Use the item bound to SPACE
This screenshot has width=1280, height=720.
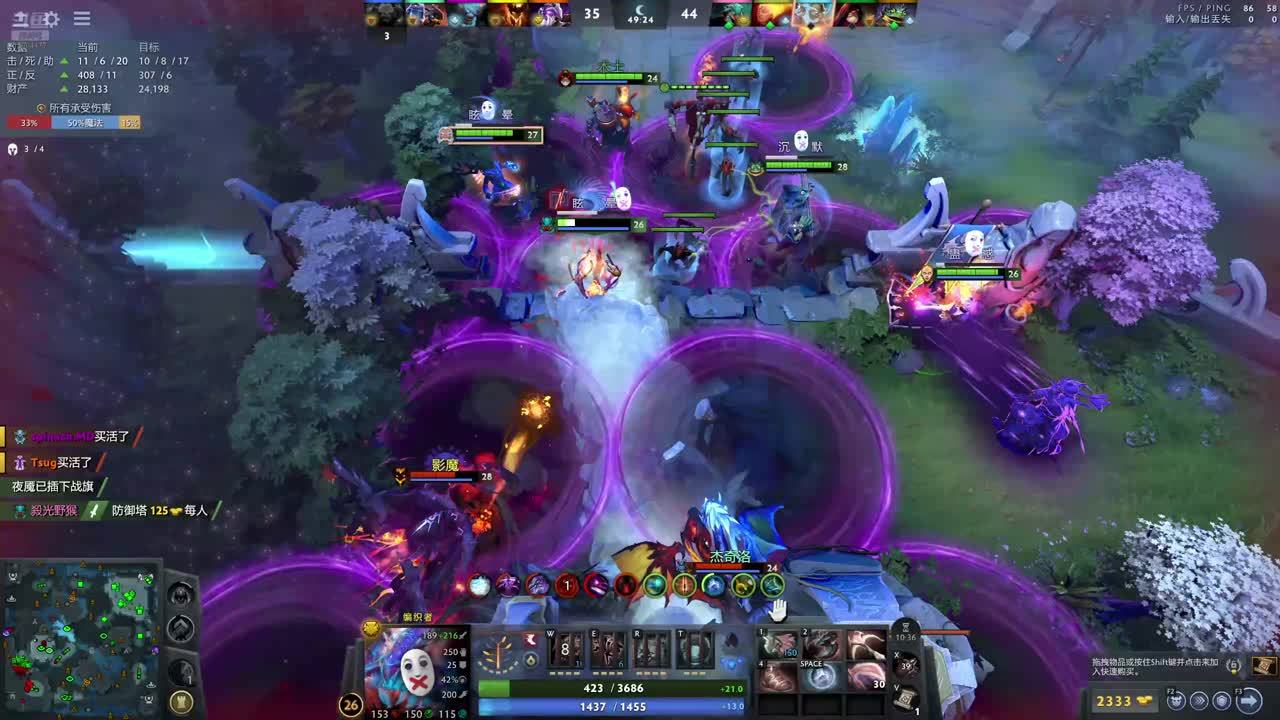click(x=820, y=677)
